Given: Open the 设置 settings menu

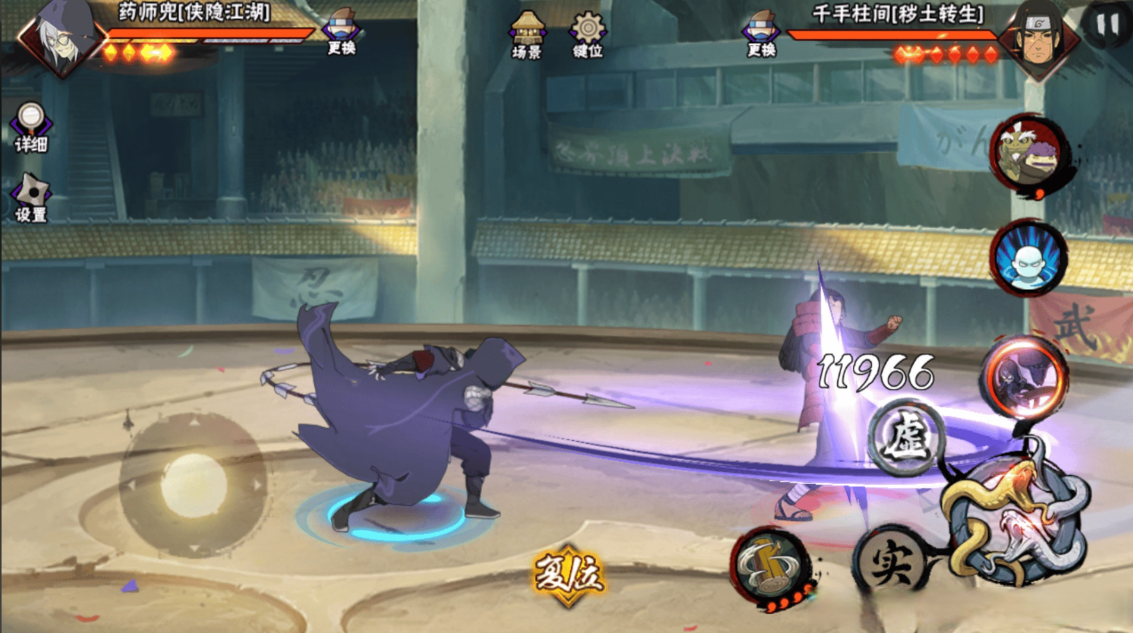Looking at the screenshot, I should [31, 198].
